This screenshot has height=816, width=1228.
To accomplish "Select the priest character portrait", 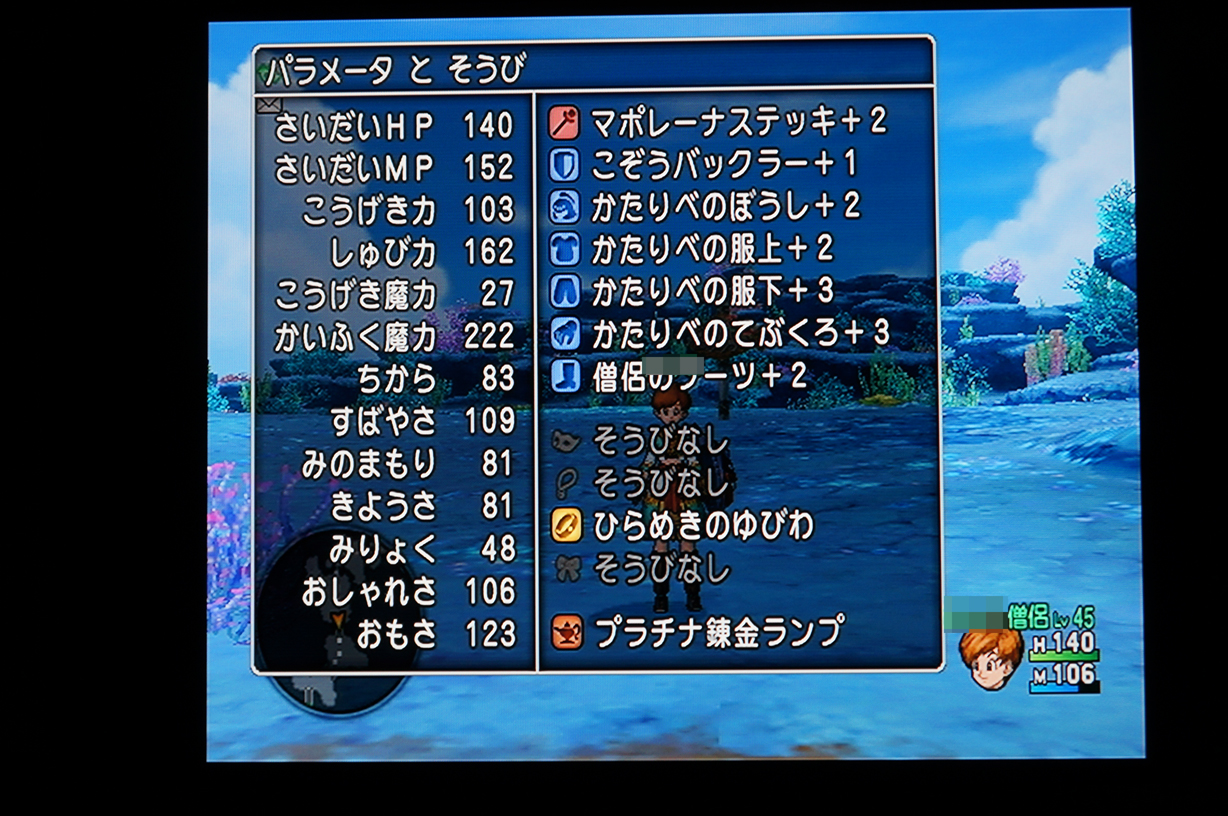I will pyautogui.click(x=991, y=657).
